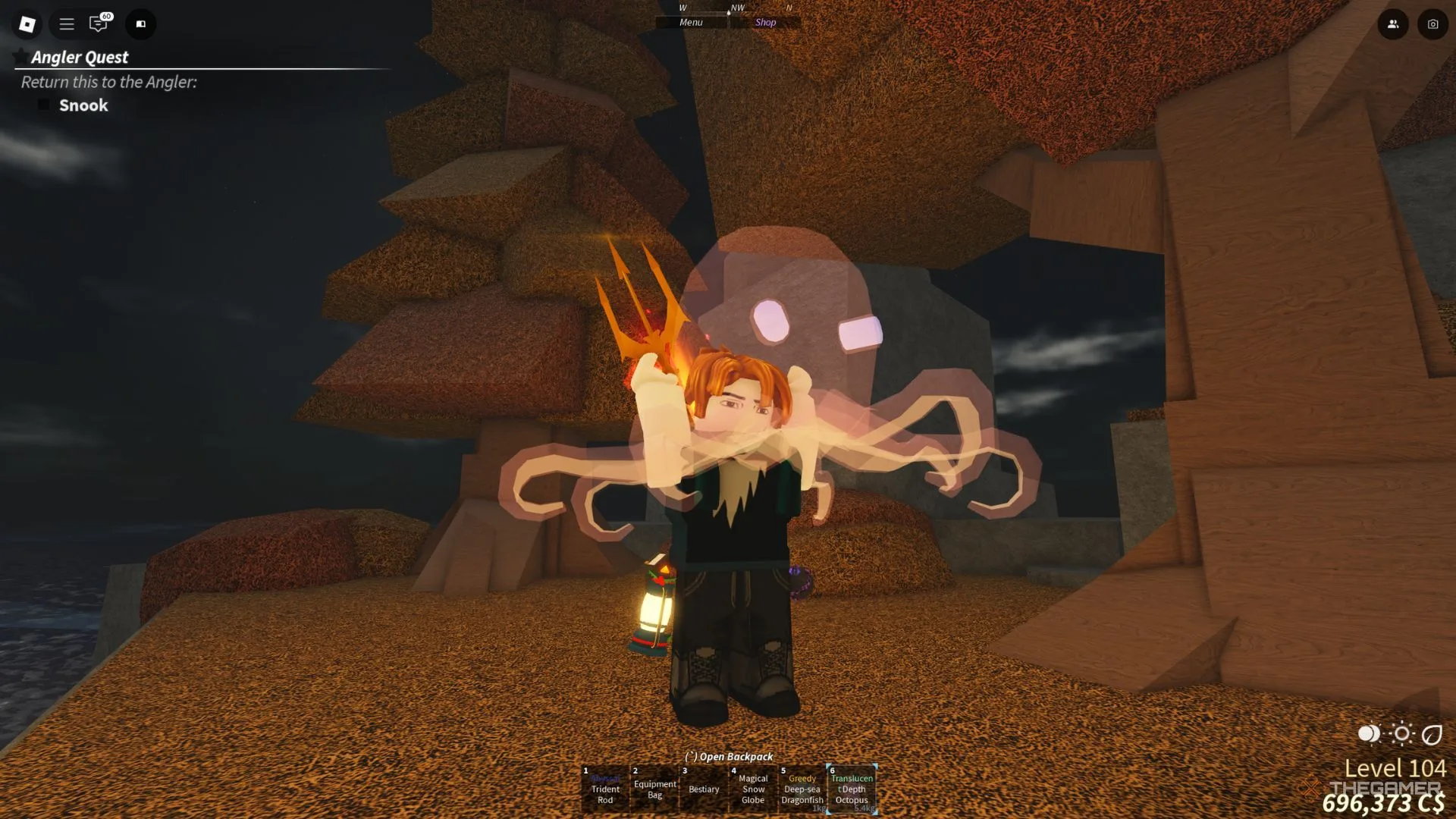Screen dimensions: 1456x819
Task: Open the game Menu button
Action: click(x=691, y=23)
